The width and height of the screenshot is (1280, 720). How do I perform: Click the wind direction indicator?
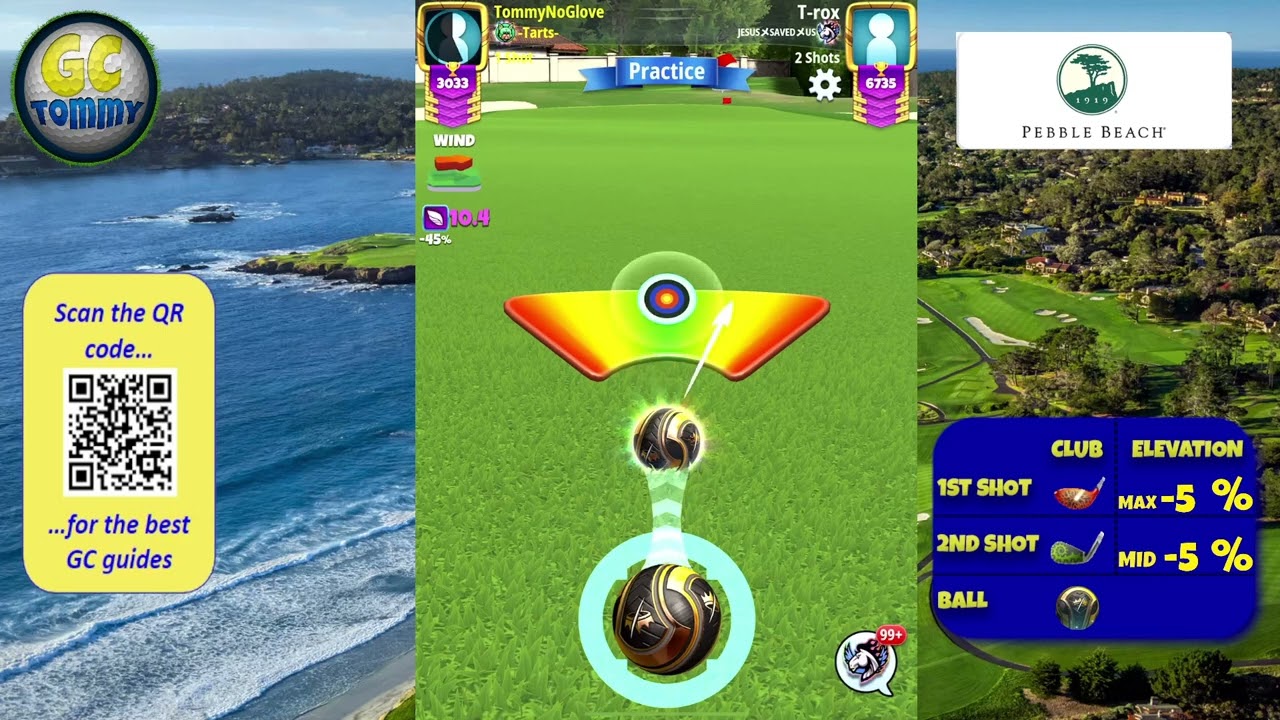click(x=454, y=171)
